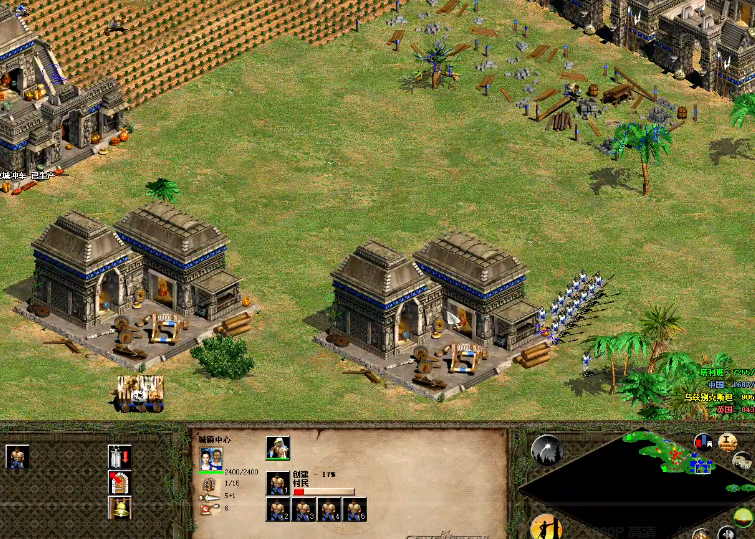Click the idle villager sunset button
The width and height of the screenshot is (755, 539).
[x=544, y=527]
